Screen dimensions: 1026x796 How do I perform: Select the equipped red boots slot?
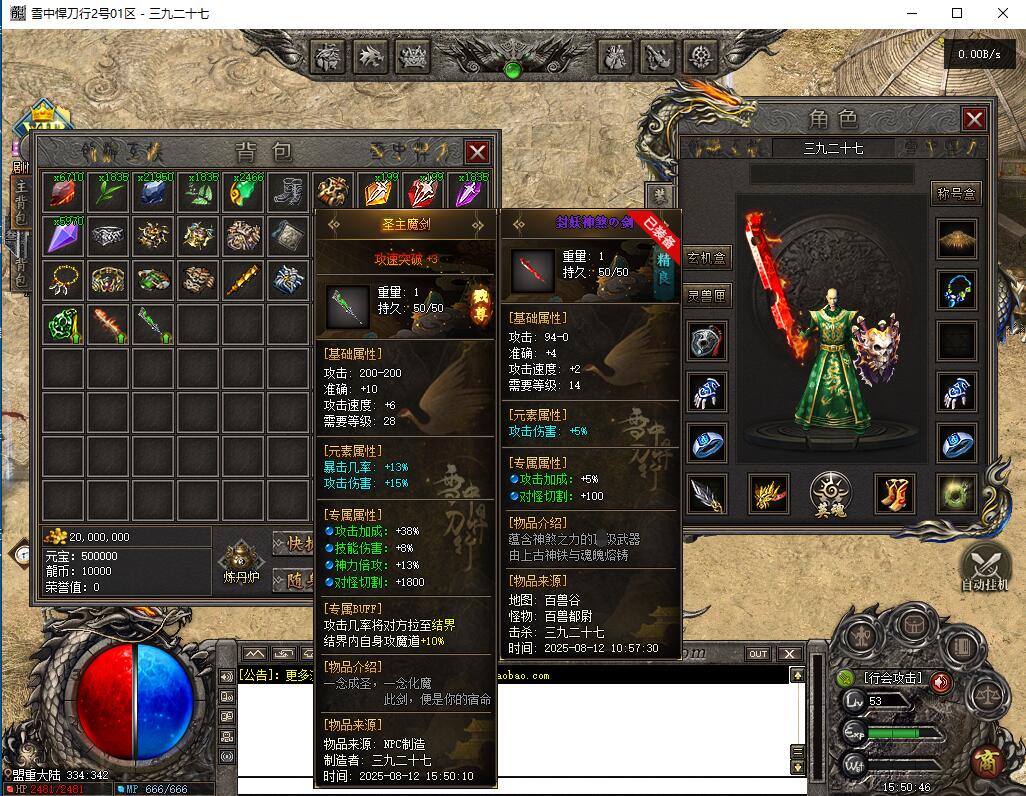click(894, 493)
